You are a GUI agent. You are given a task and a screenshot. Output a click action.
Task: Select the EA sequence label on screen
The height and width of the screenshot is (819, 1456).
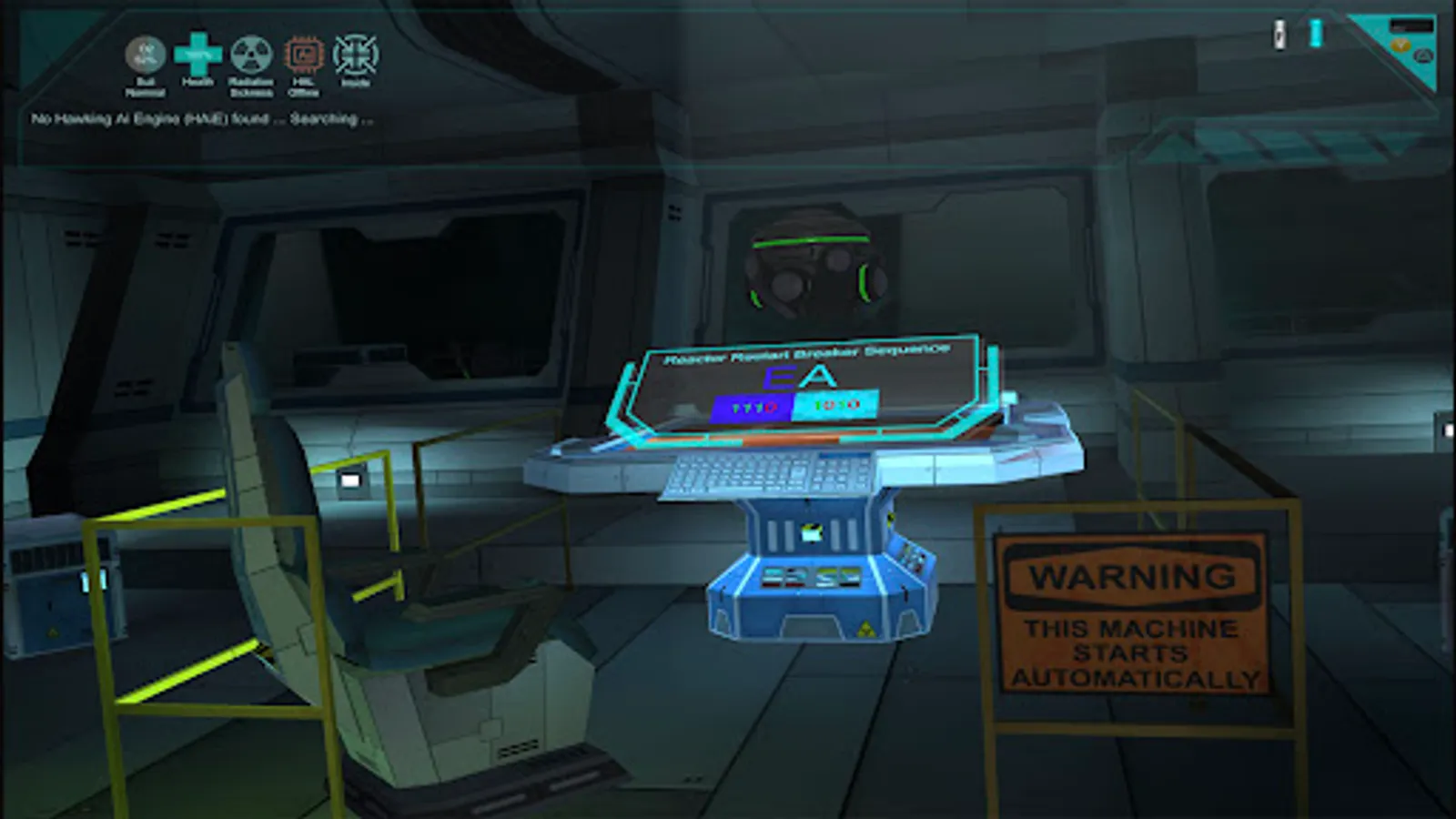click(x=799, y=375)
